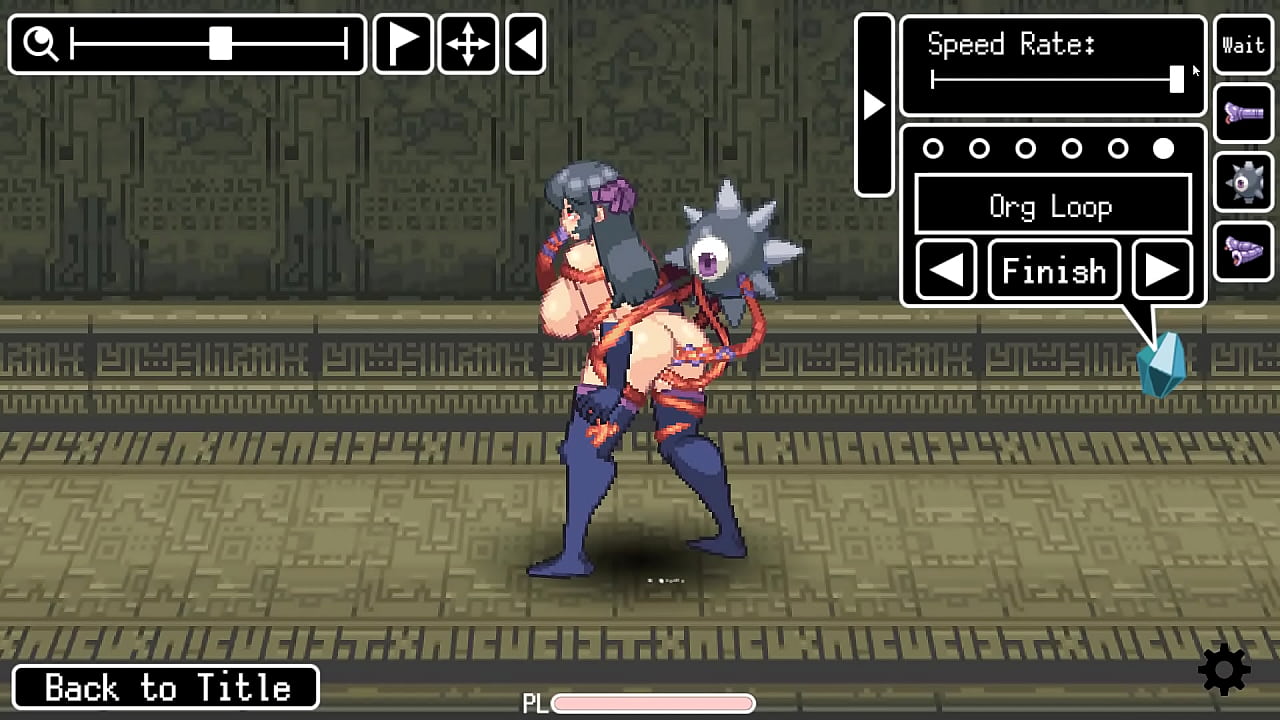Switch to Wait mode
1280x720 pixels.
[x=1243, y=44]
